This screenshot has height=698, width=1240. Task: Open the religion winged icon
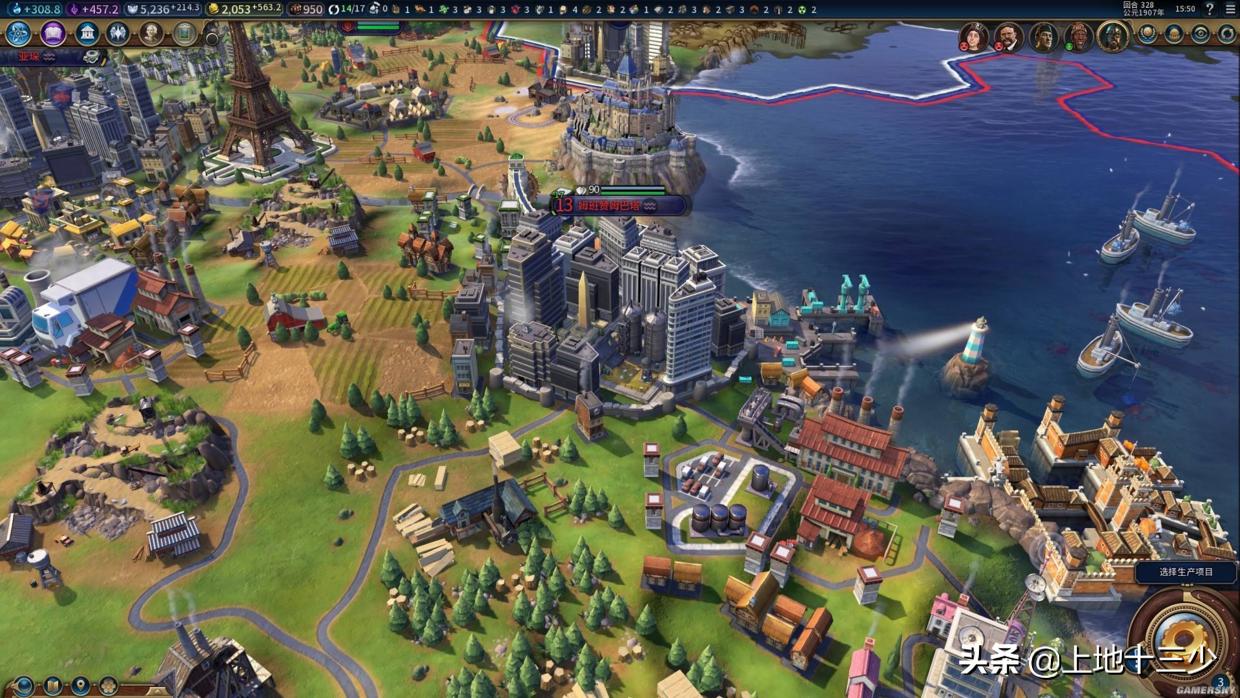118,34
